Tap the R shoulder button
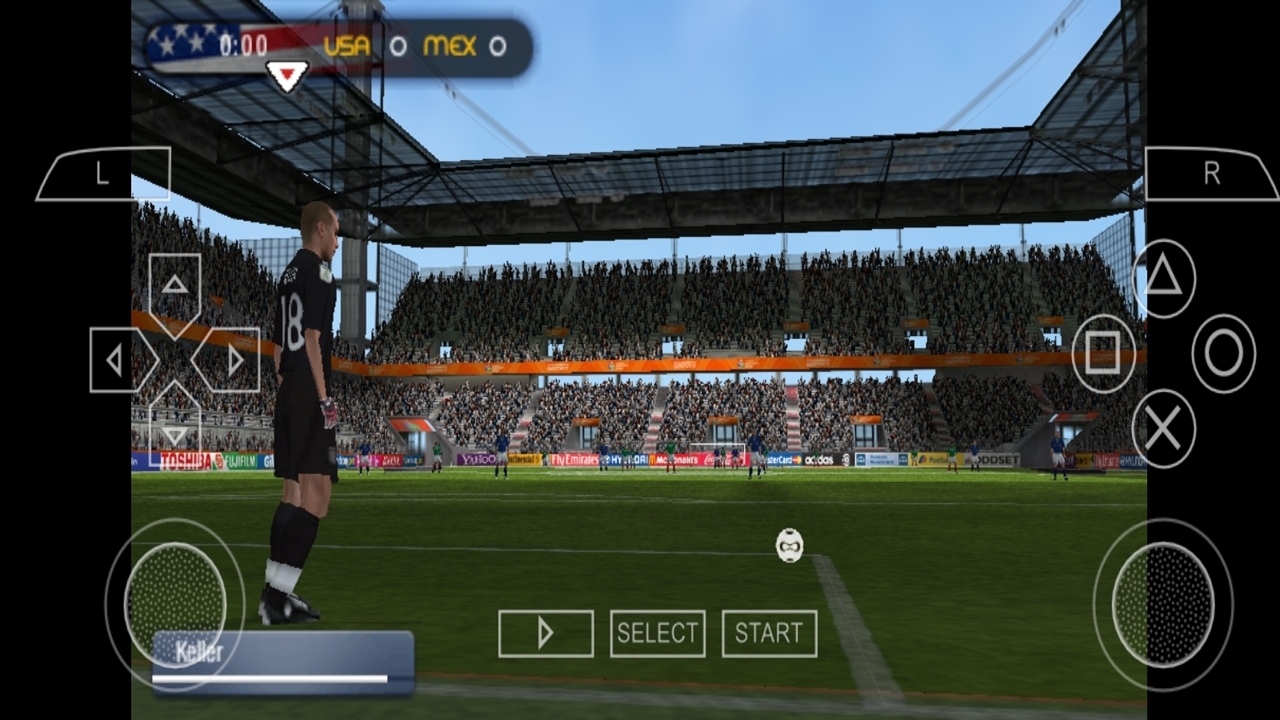This screenshot has width=1280, height=720. point(1211,174)
